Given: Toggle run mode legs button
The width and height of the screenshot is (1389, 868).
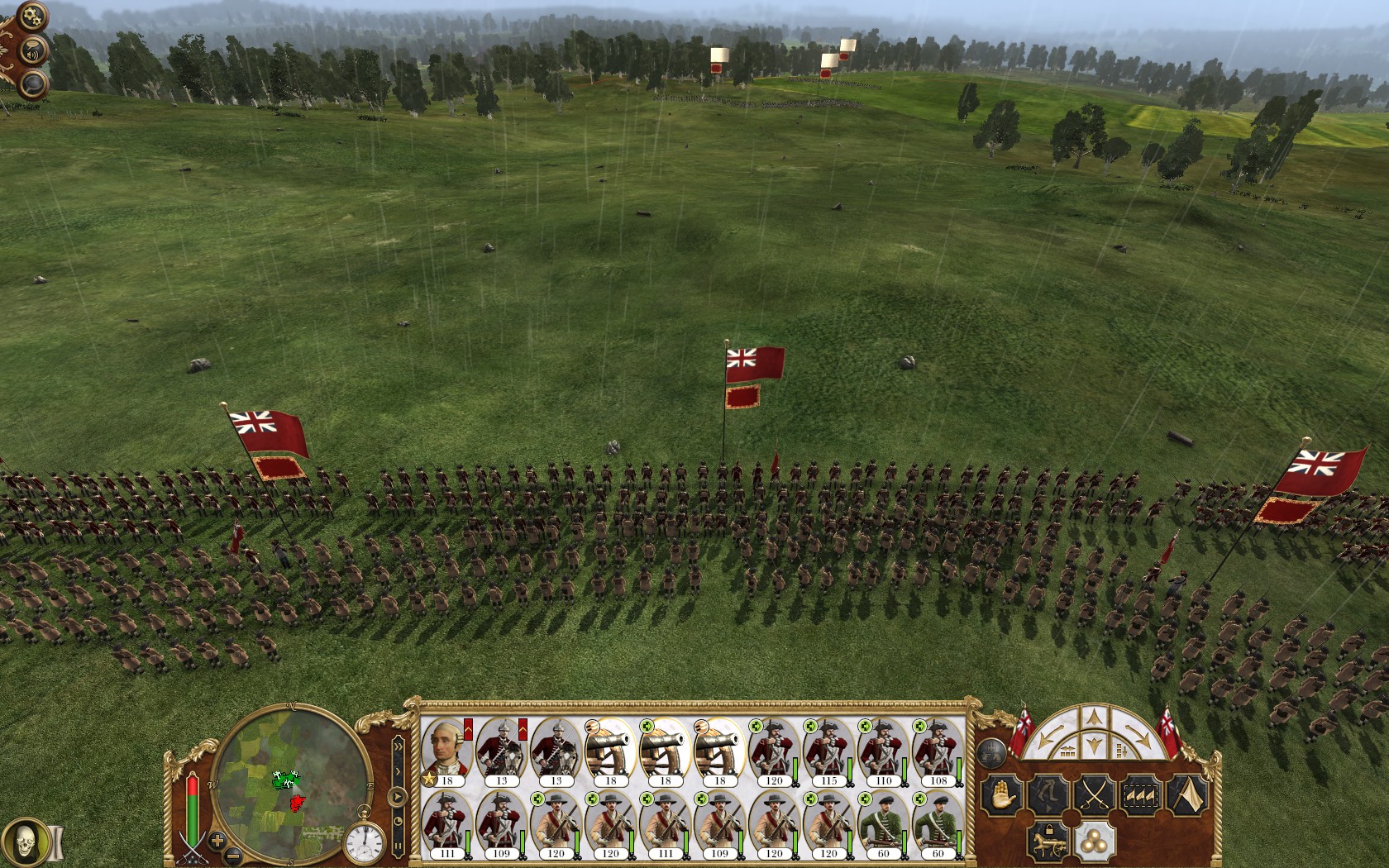Looking at the screenshot, I should (1047, 795).
